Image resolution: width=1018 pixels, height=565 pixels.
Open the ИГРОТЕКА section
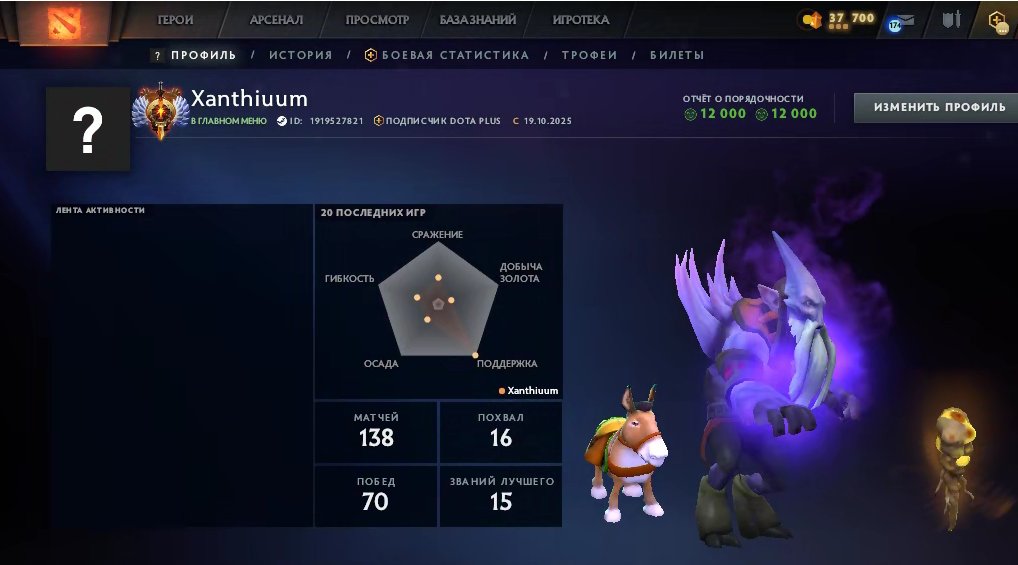pos(581,20)
